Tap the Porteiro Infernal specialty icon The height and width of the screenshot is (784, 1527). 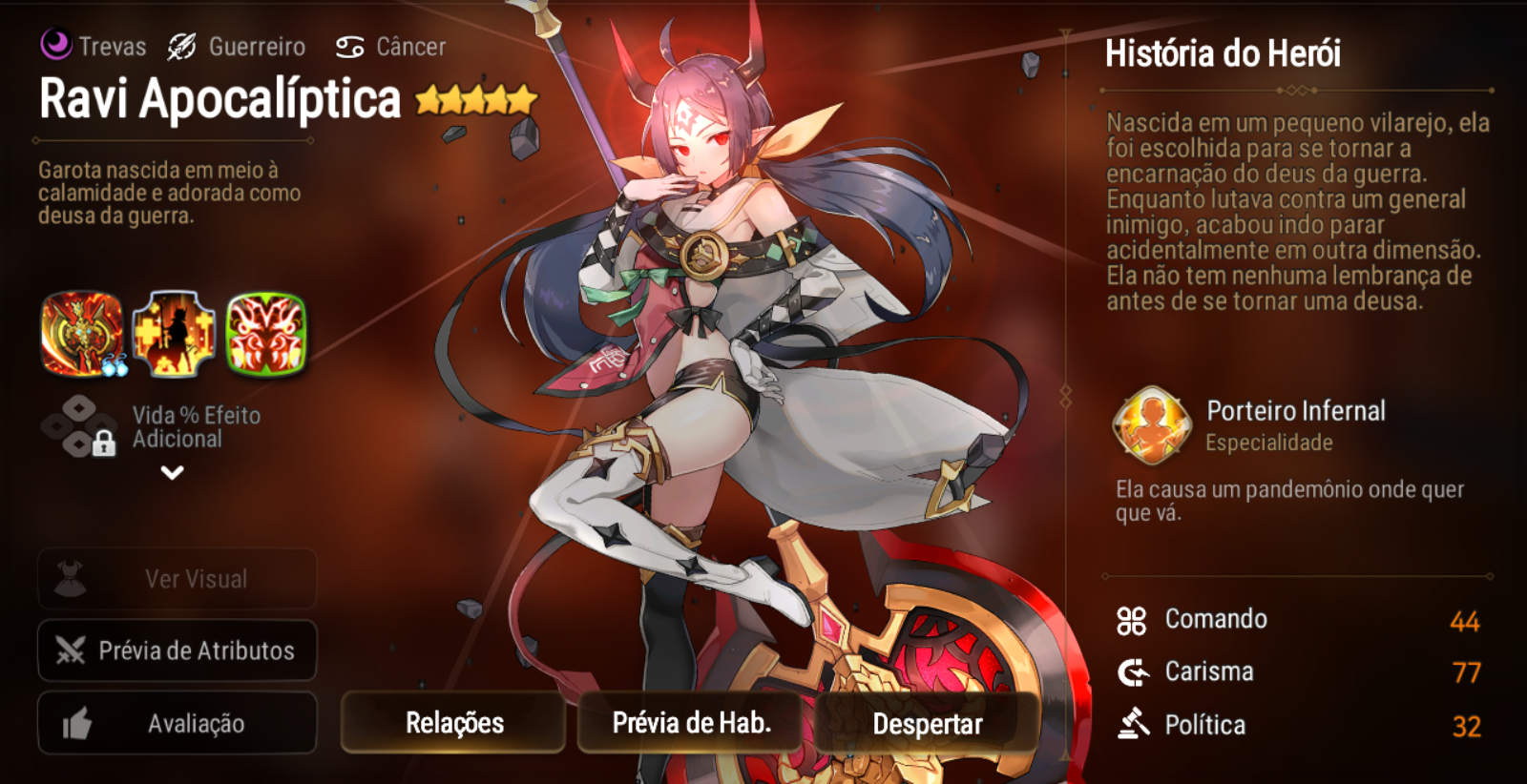pos(1152,425)
